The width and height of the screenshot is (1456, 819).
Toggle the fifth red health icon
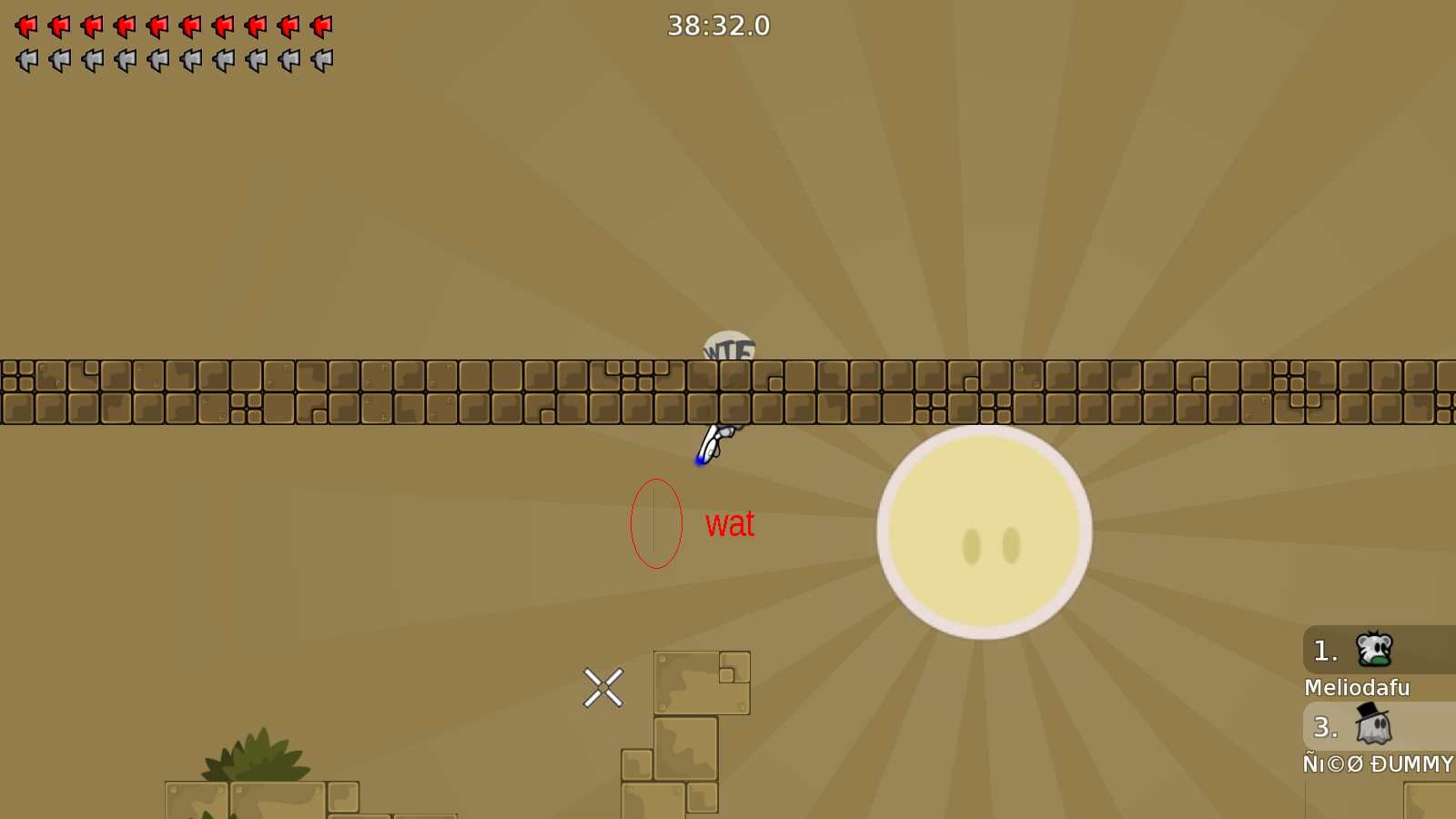point(158,25)
